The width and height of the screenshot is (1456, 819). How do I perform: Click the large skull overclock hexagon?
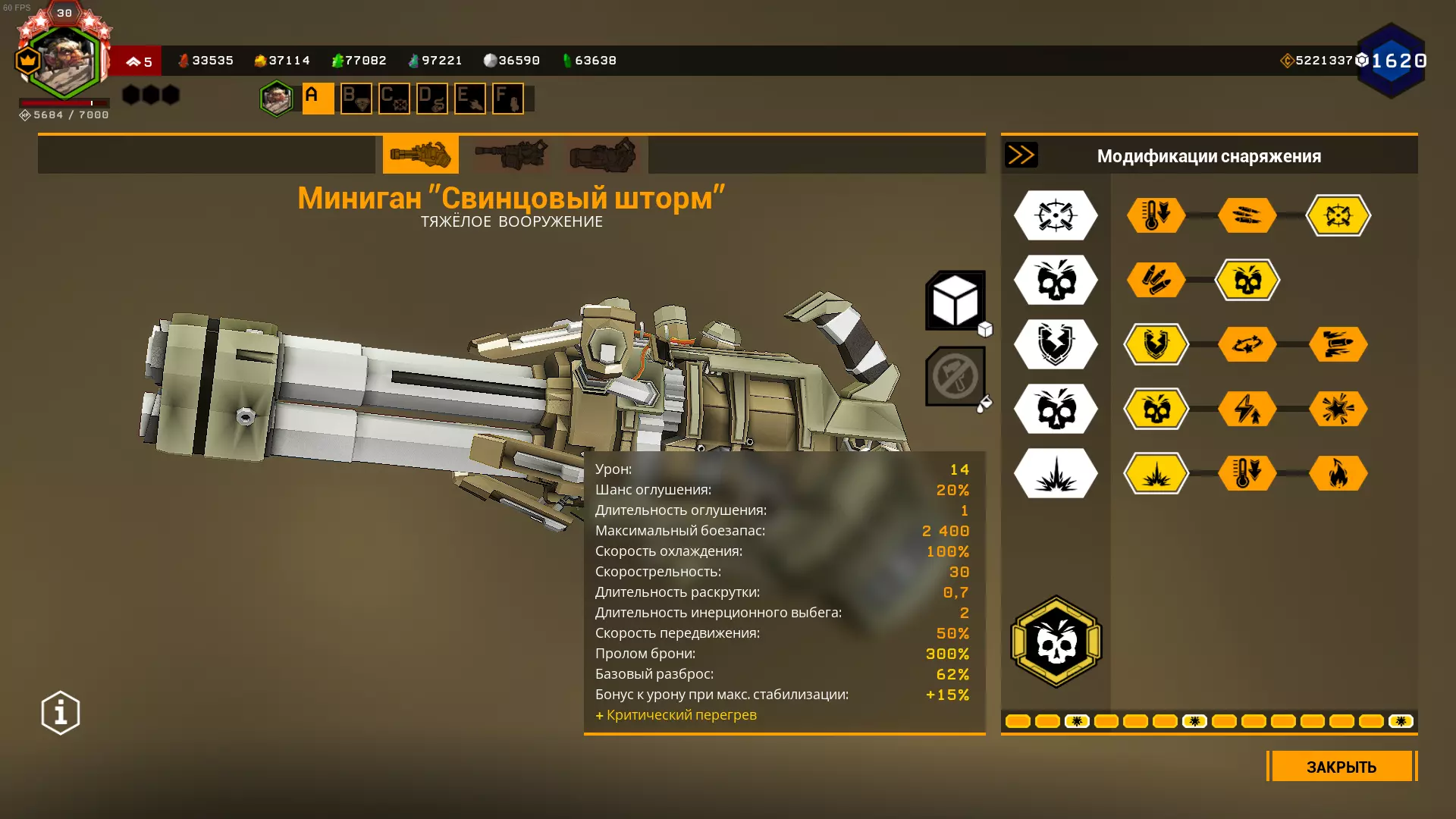click(x=1056, y=642)
